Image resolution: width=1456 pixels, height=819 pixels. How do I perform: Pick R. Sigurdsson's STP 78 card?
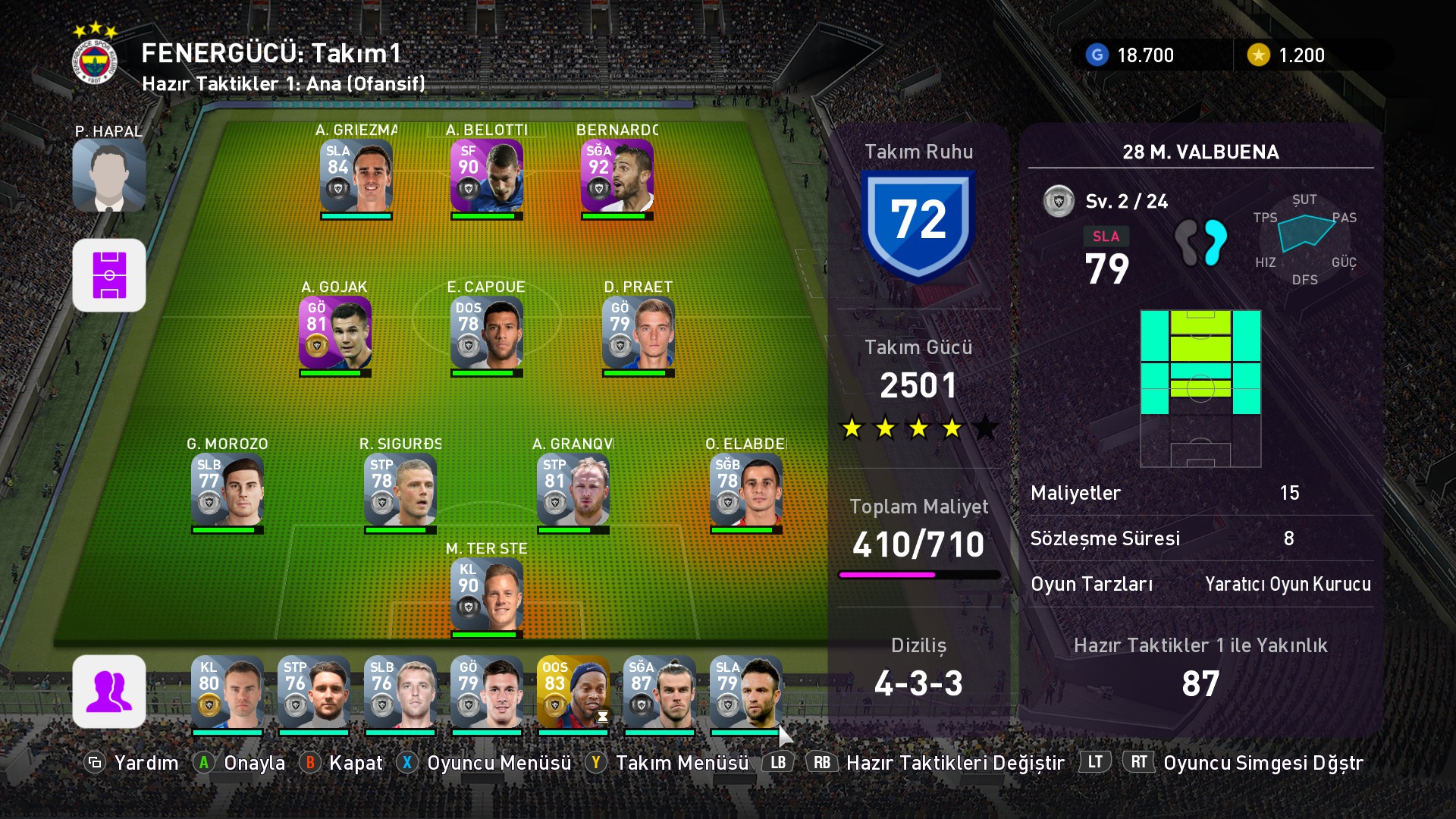click(x=400, y=490)
